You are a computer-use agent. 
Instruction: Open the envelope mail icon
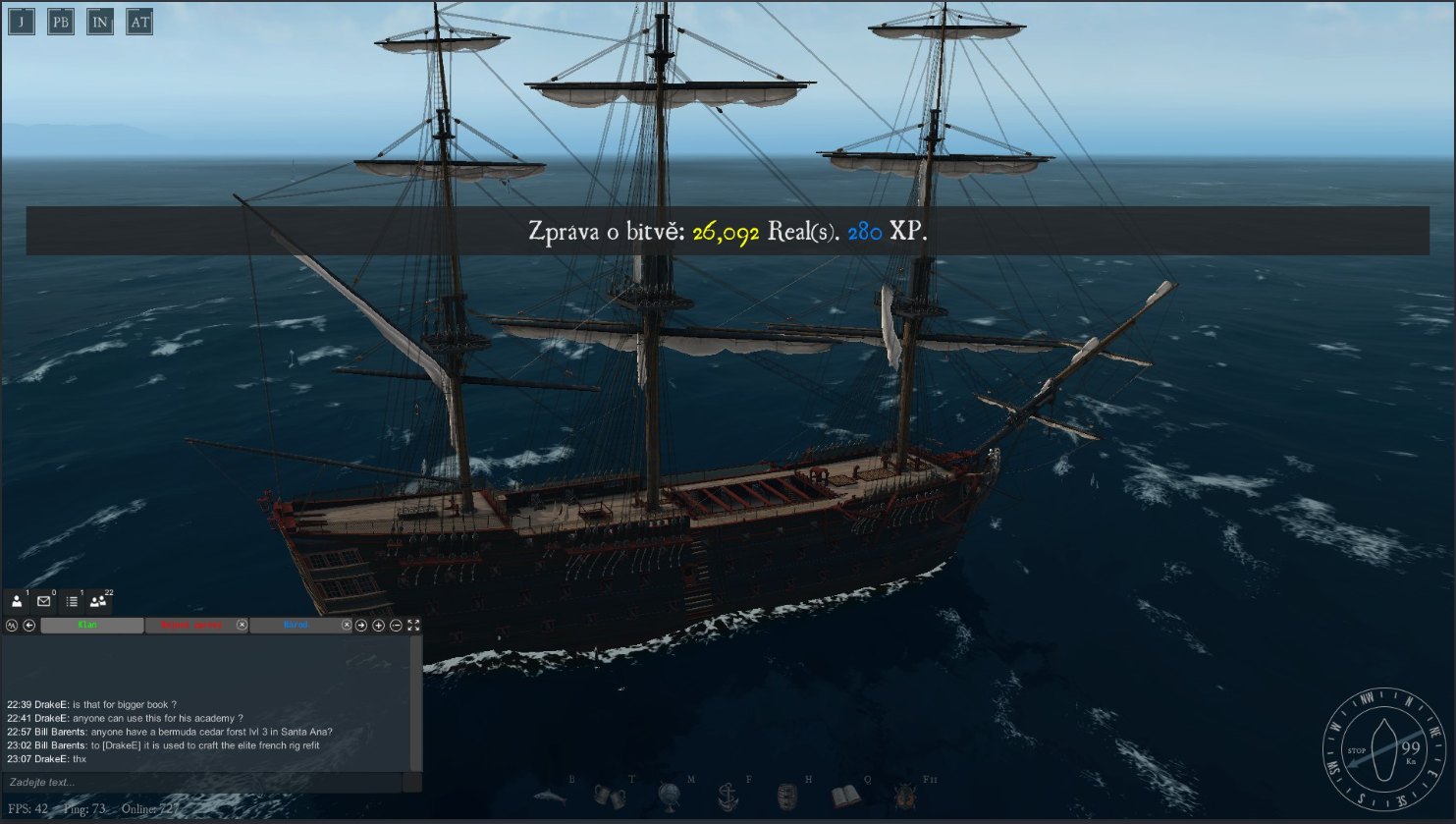coord(44,601)
